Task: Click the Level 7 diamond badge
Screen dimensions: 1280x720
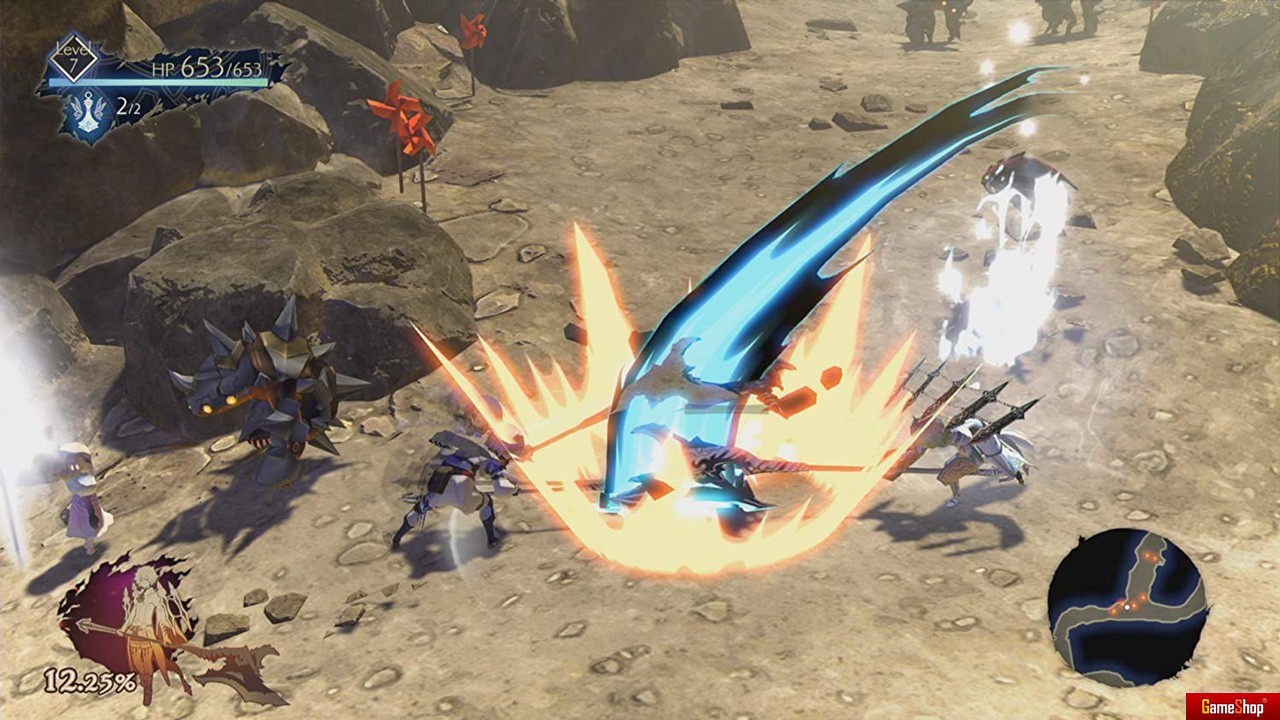Action: 73,58
